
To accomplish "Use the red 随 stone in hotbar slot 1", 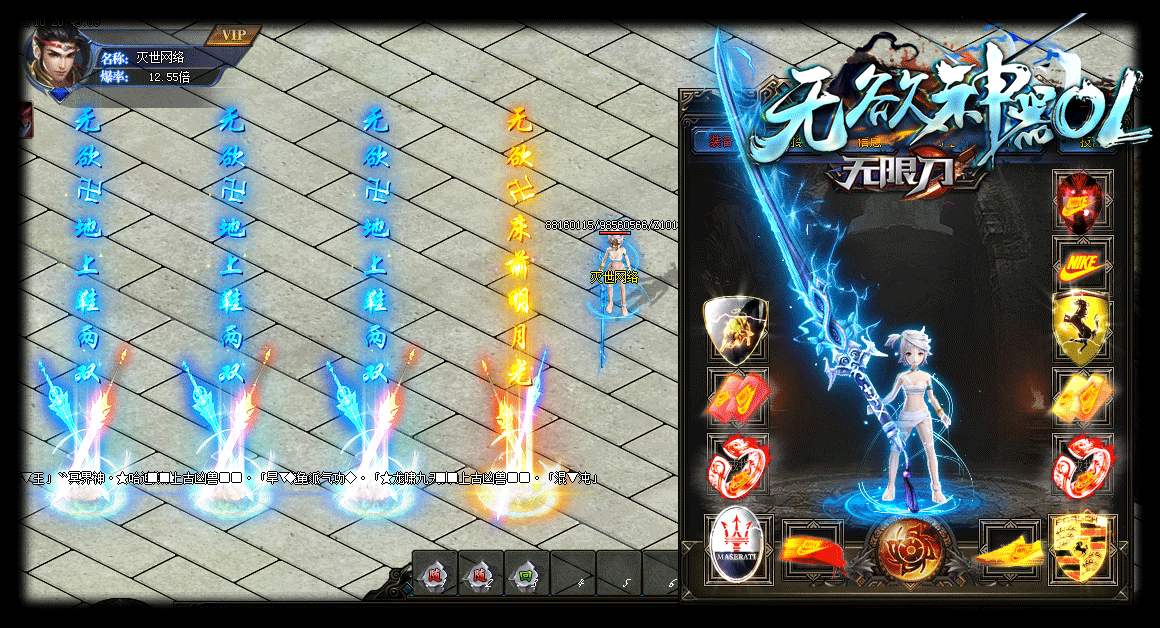I will click(x=434, y=576).
